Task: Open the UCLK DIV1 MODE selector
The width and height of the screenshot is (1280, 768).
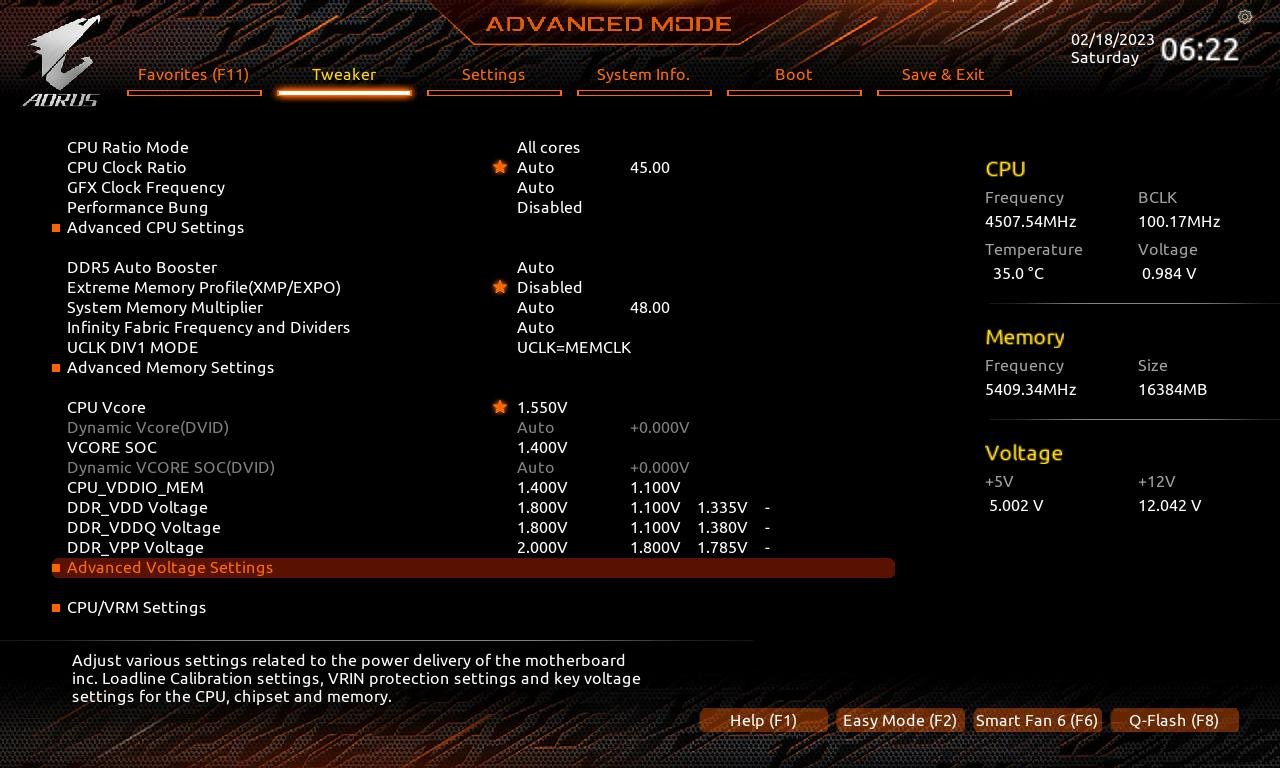Action: [574, 347]
